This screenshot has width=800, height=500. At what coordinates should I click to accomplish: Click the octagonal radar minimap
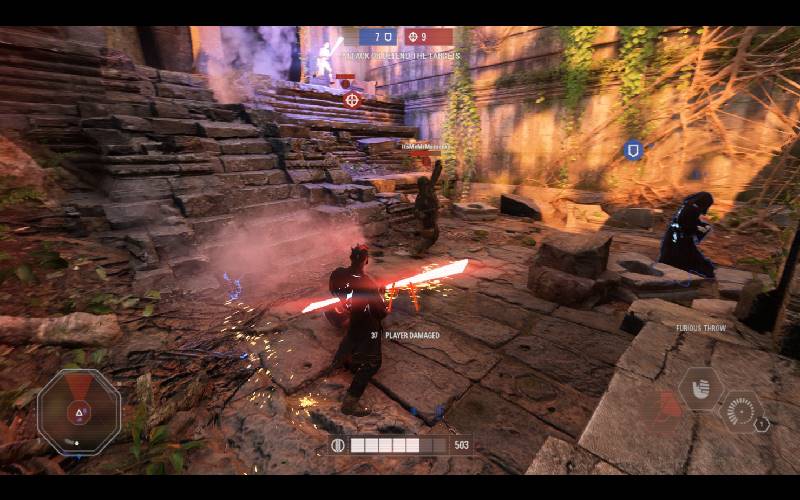coord(79,411)
